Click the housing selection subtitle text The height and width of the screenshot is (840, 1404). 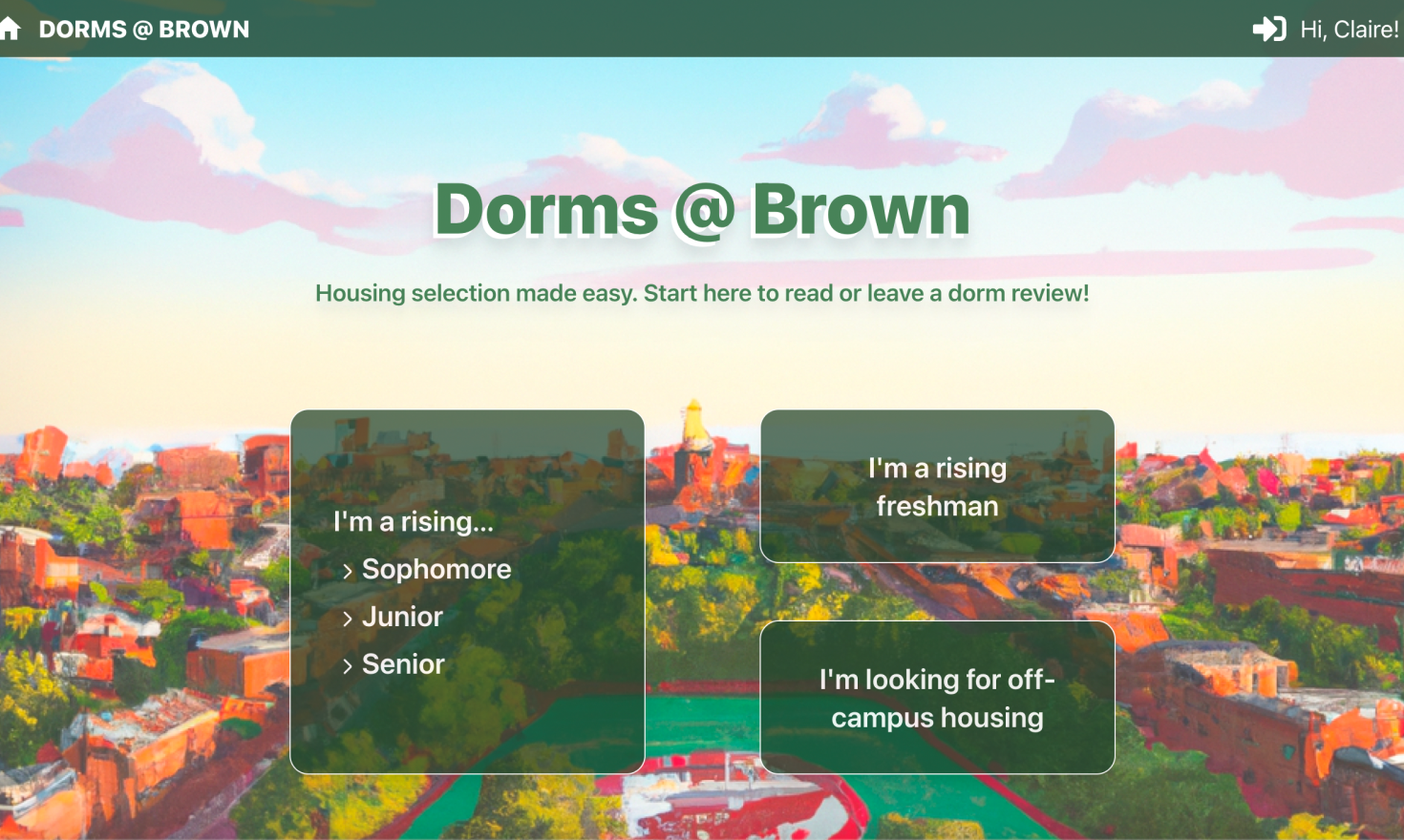point(702,293)
